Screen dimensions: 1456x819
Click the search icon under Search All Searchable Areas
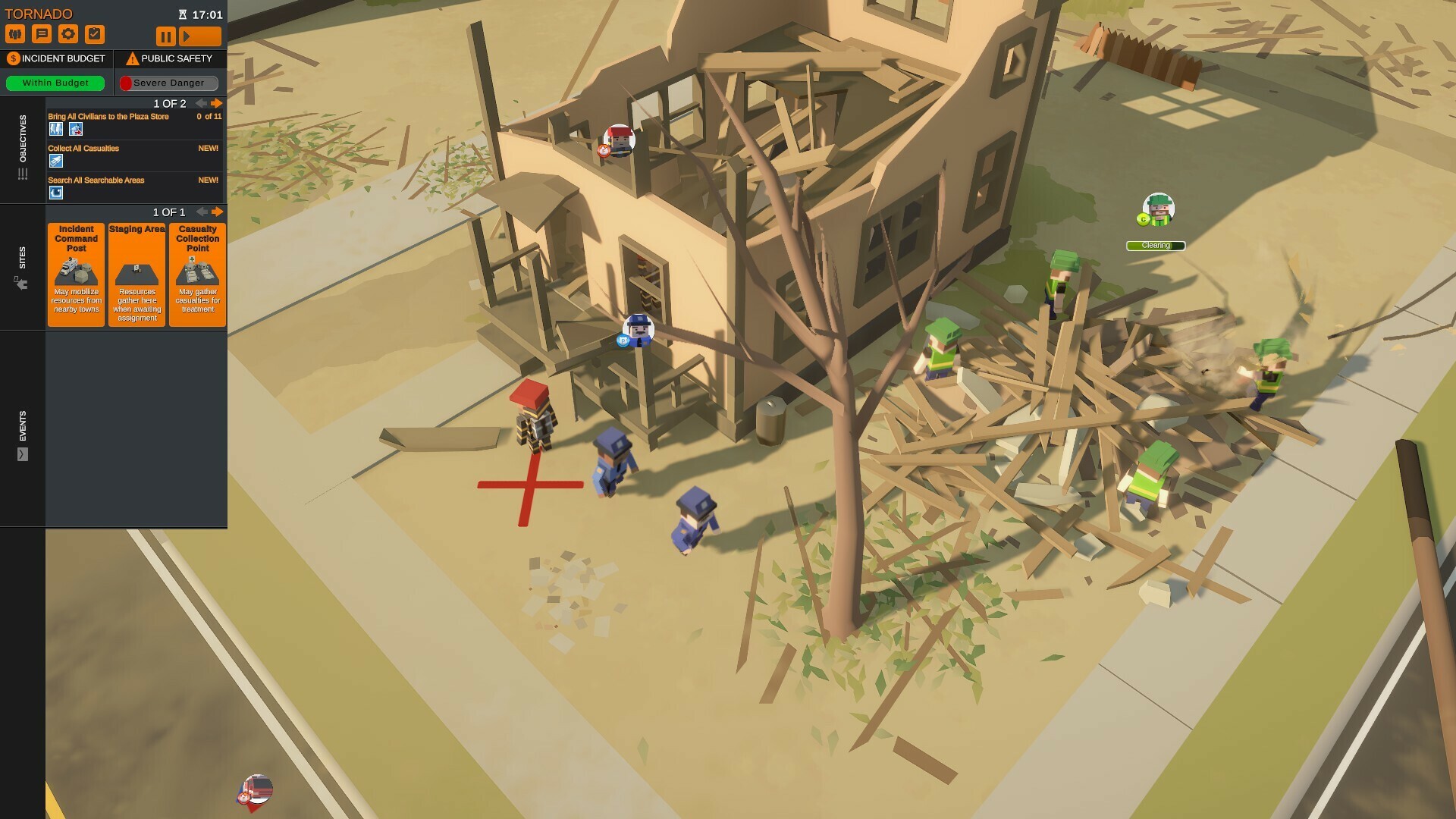(55, 193)
